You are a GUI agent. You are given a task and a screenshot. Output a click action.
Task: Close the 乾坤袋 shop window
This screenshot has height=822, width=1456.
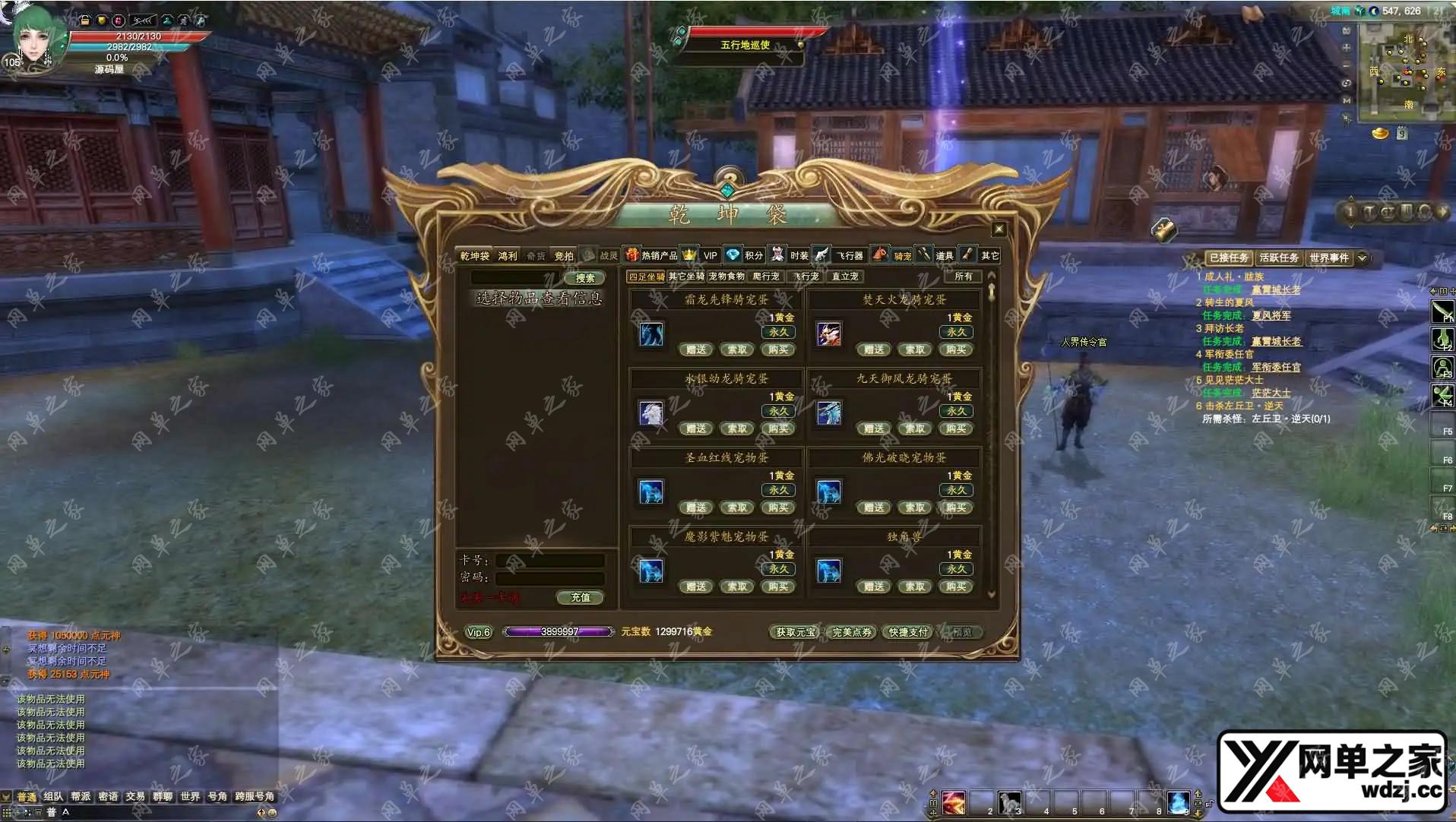coord(999,229)
